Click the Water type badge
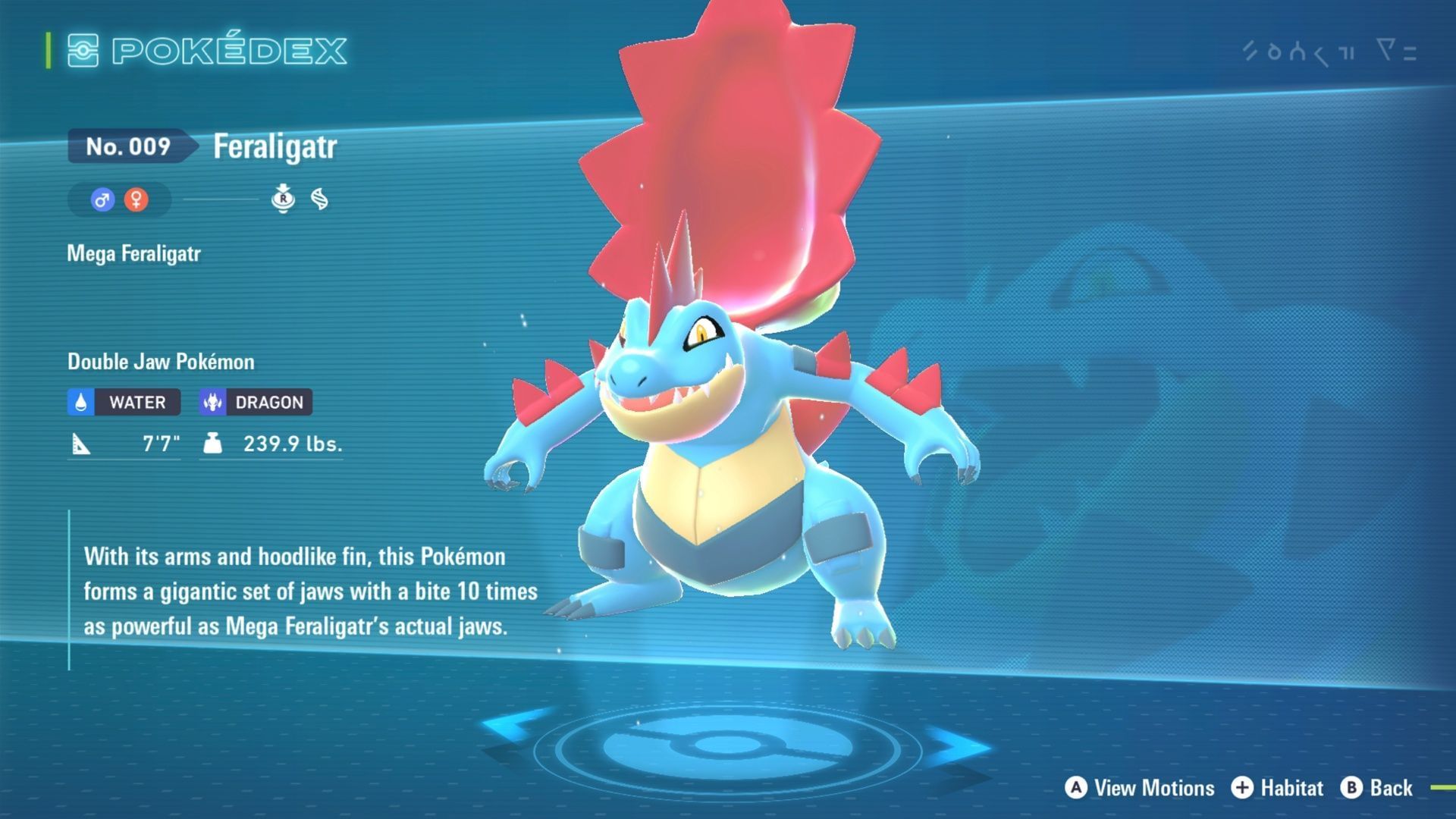1456x819 pixels. [124, 402]
